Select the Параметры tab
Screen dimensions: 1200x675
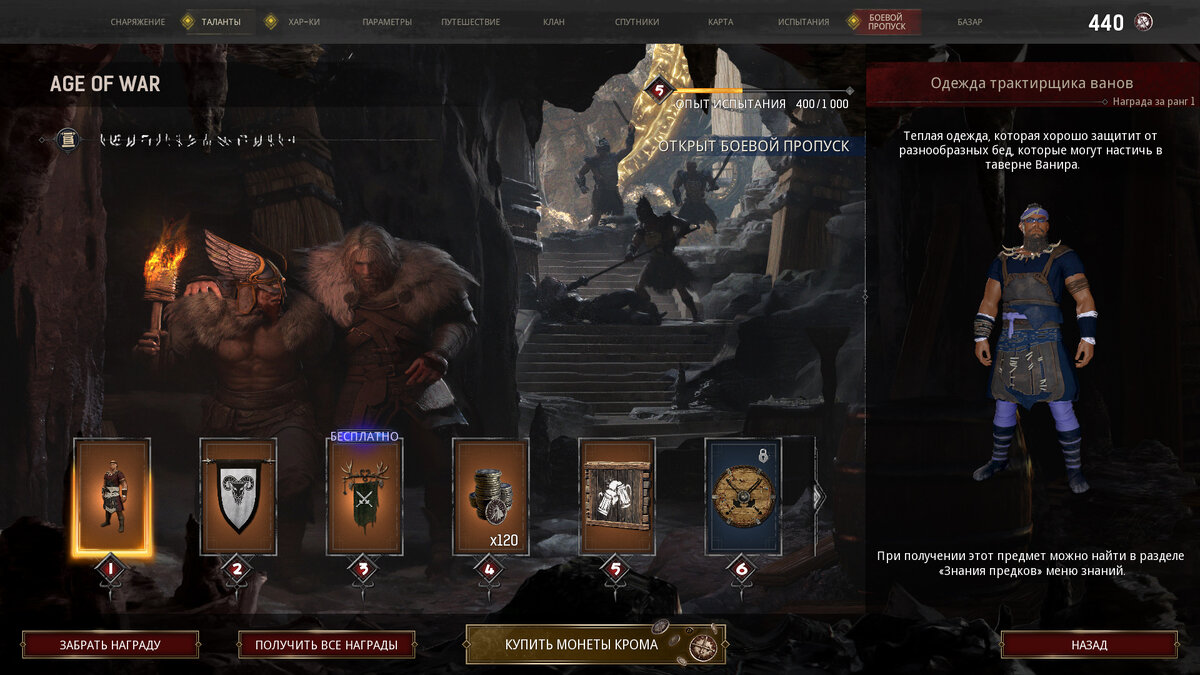387,22
